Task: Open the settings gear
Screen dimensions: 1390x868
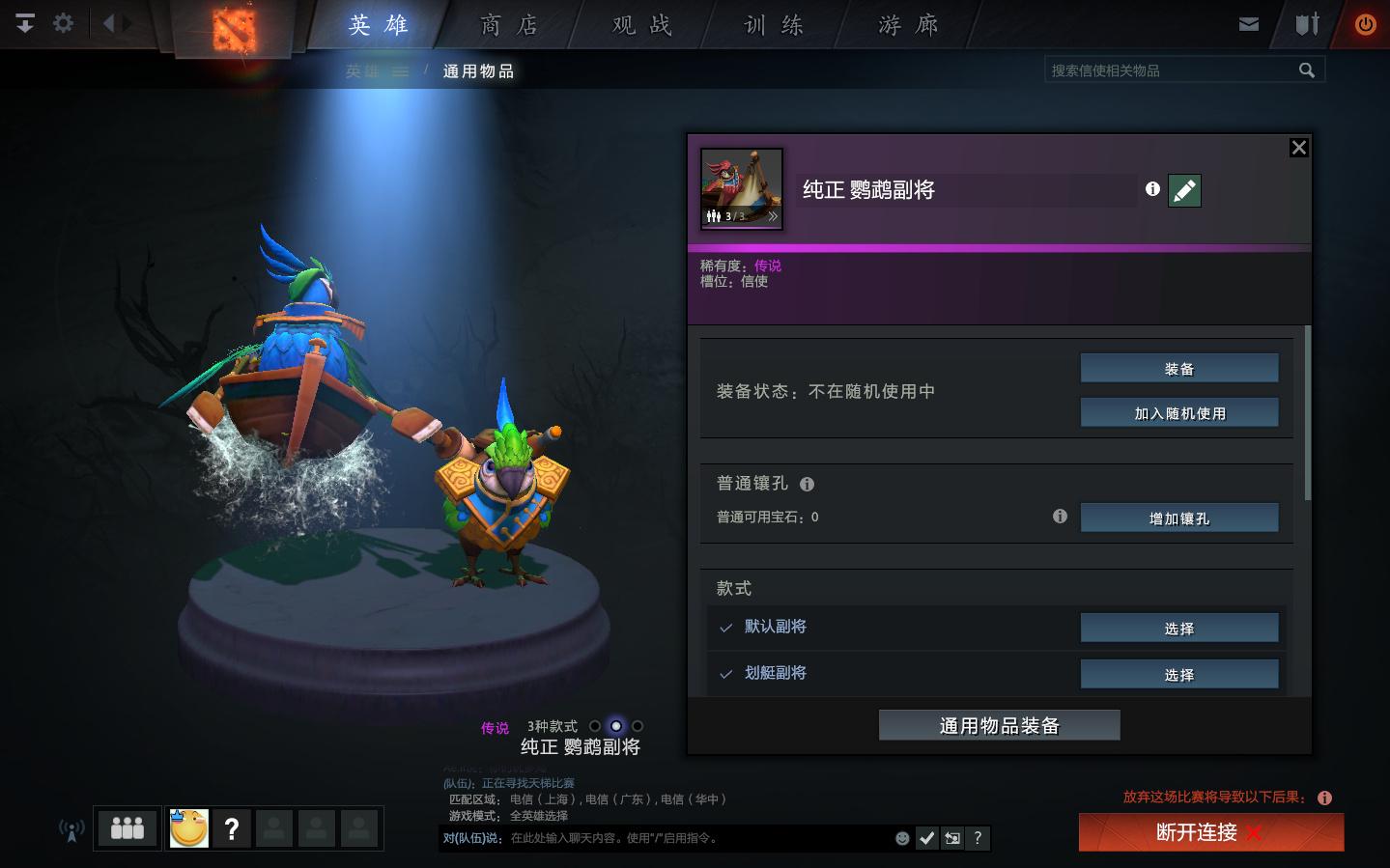Action: coord(64,23)
